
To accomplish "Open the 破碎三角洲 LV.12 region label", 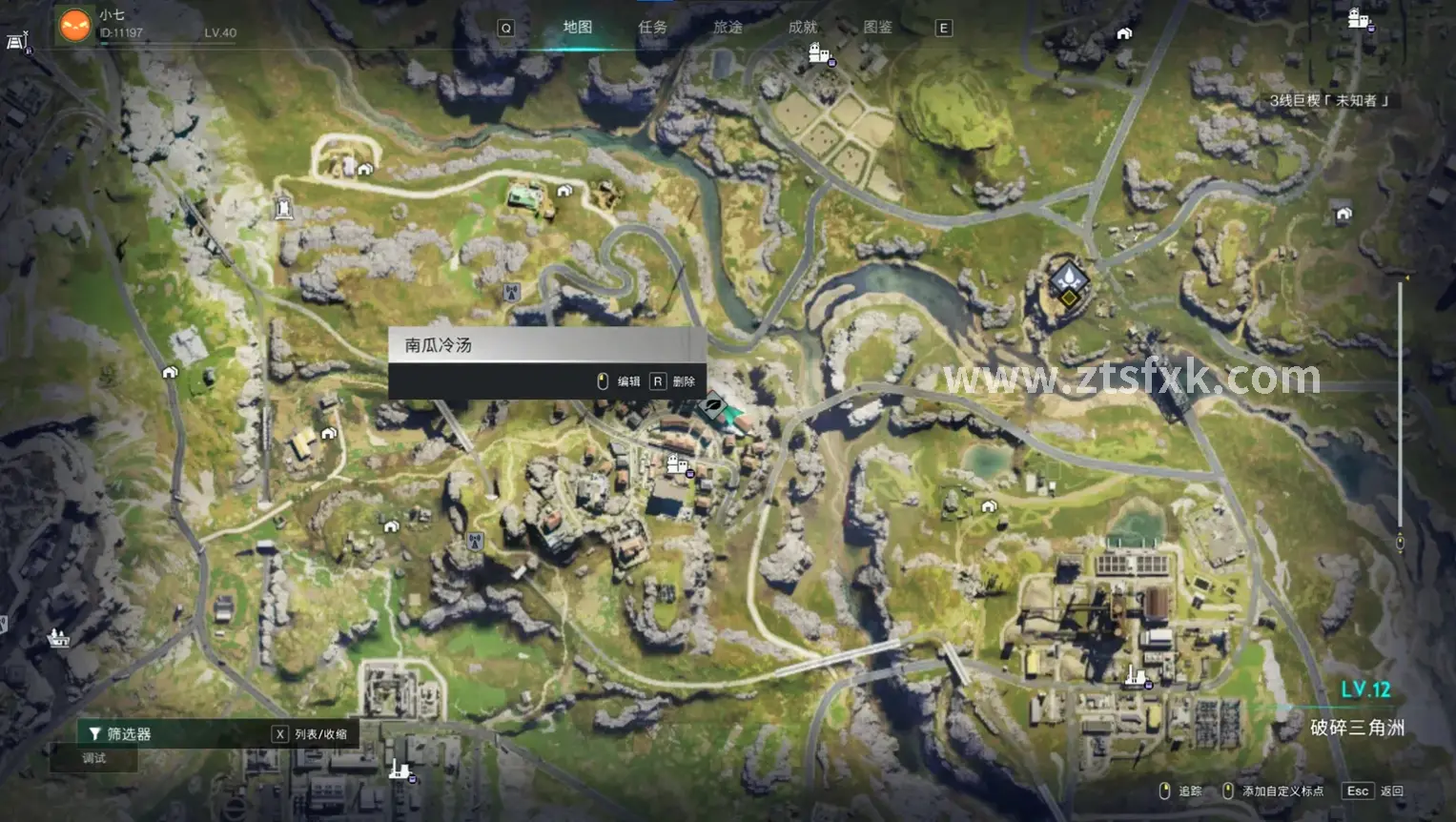I will pos(1356,727).
